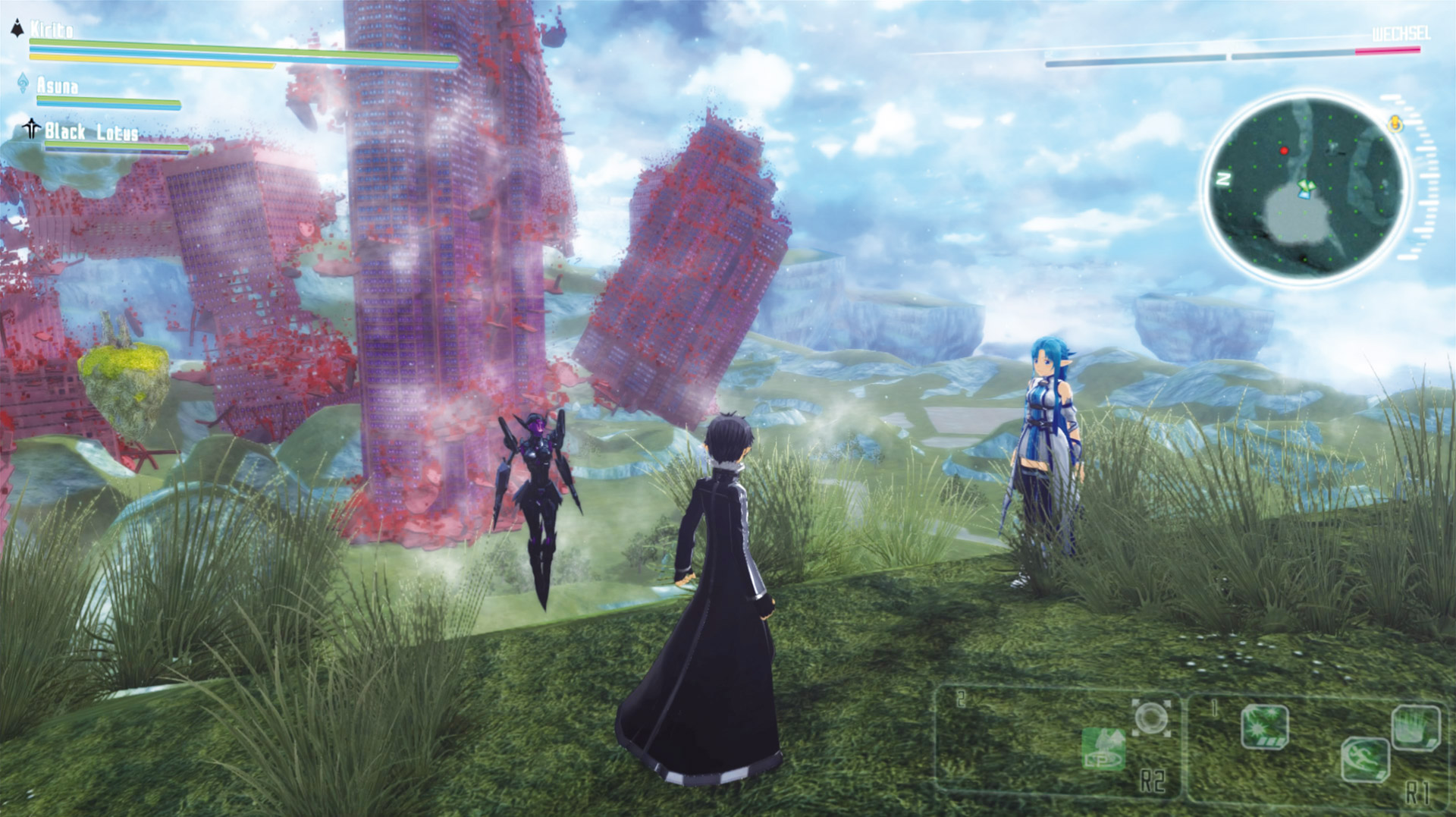Click the red enemy marker on the minimap
1456x817 pixels.
coord(1284,151)
